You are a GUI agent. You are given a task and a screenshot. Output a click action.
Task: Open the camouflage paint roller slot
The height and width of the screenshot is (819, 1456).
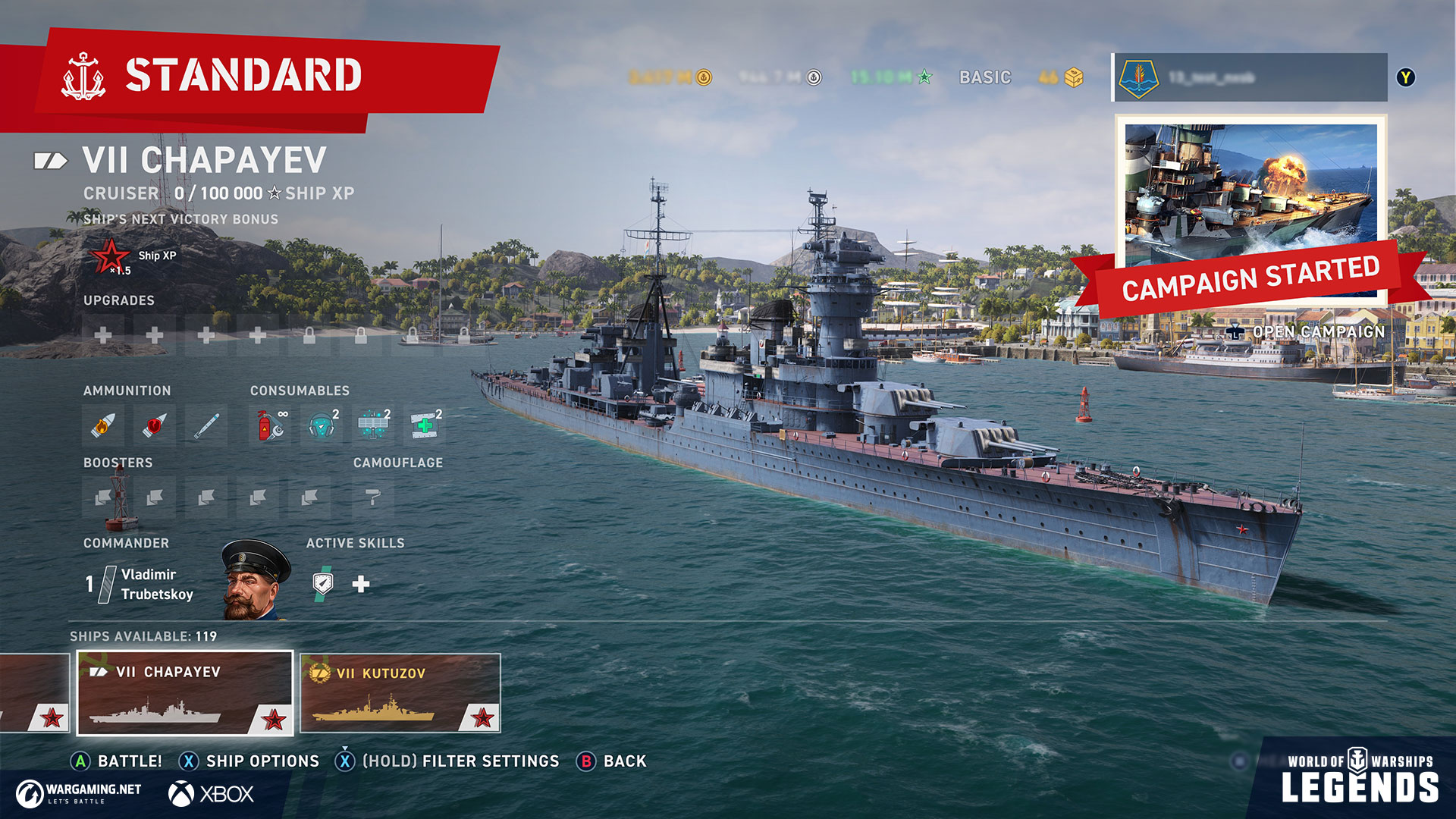372,497
